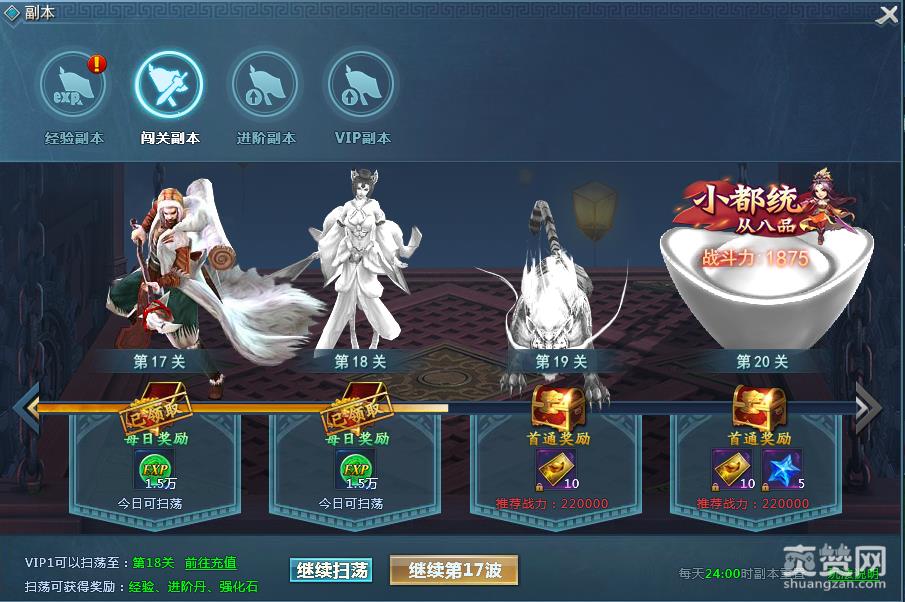This screenshot has height=602, width=905.
Task: Inspect the 第20关 gold ingot reward
Action: click(731, 468)
